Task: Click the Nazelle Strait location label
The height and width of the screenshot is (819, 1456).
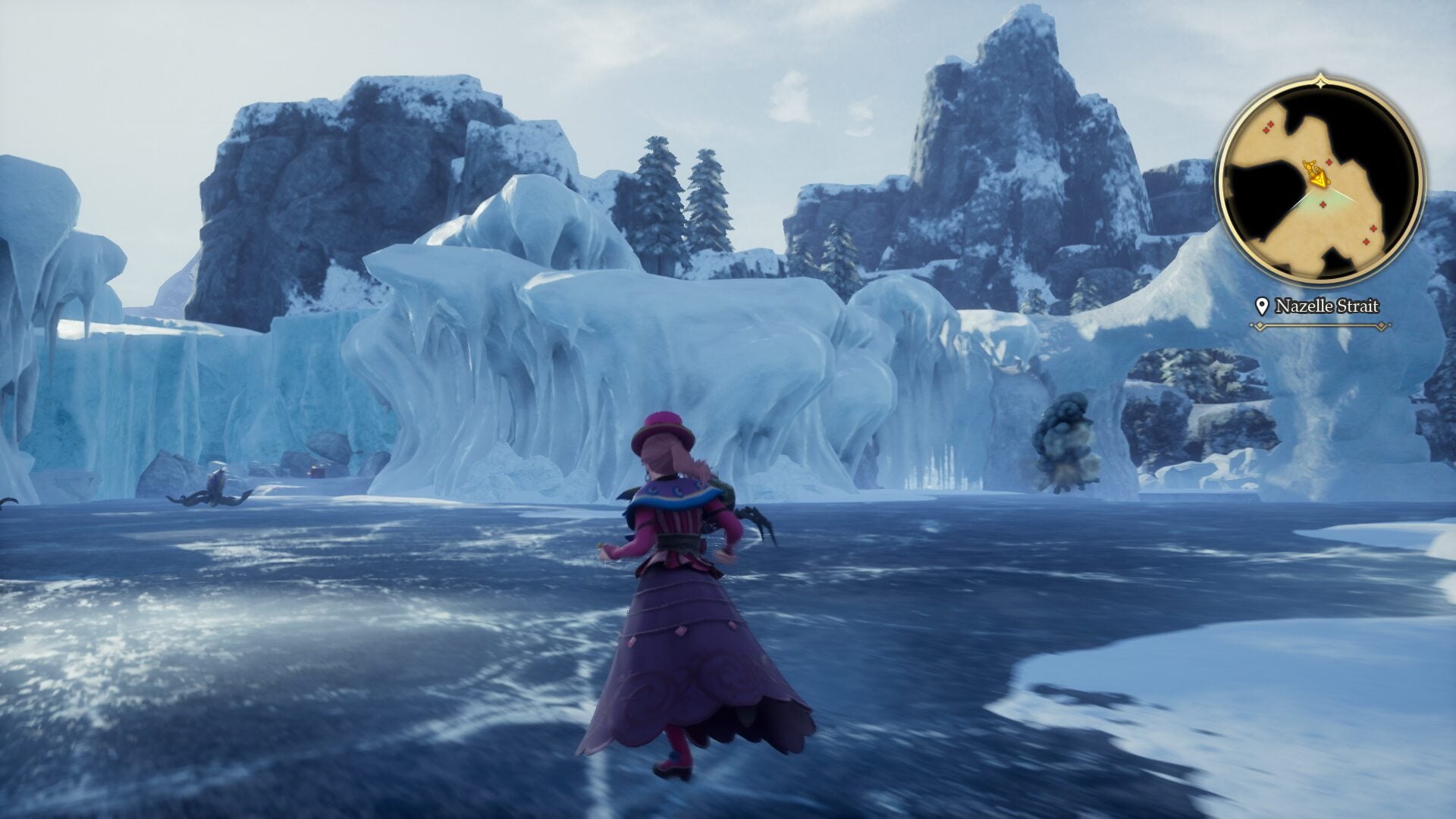Action: (1326, 306)
